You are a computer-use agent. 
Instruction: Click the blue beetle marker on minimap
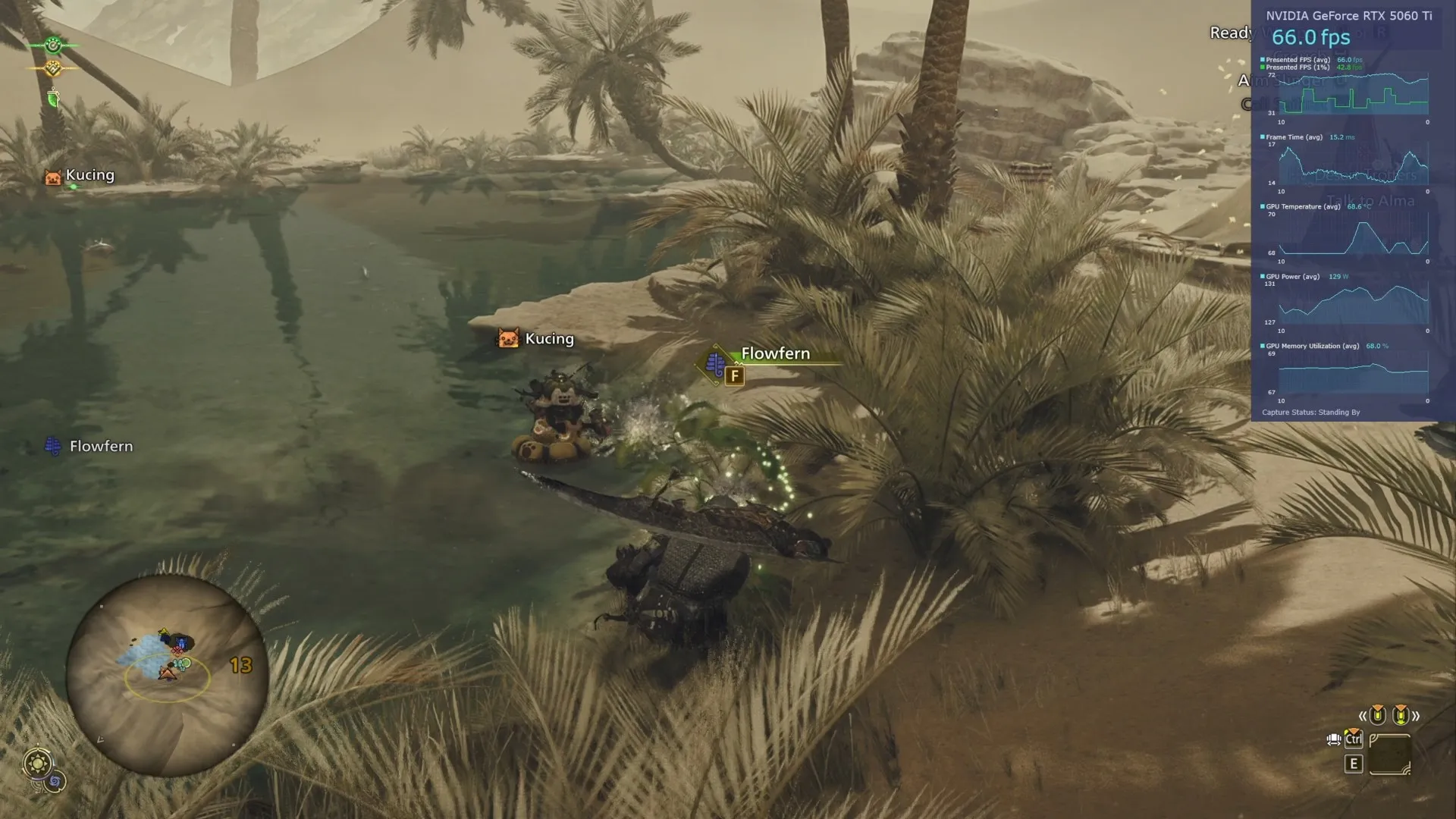click(181, 645)
